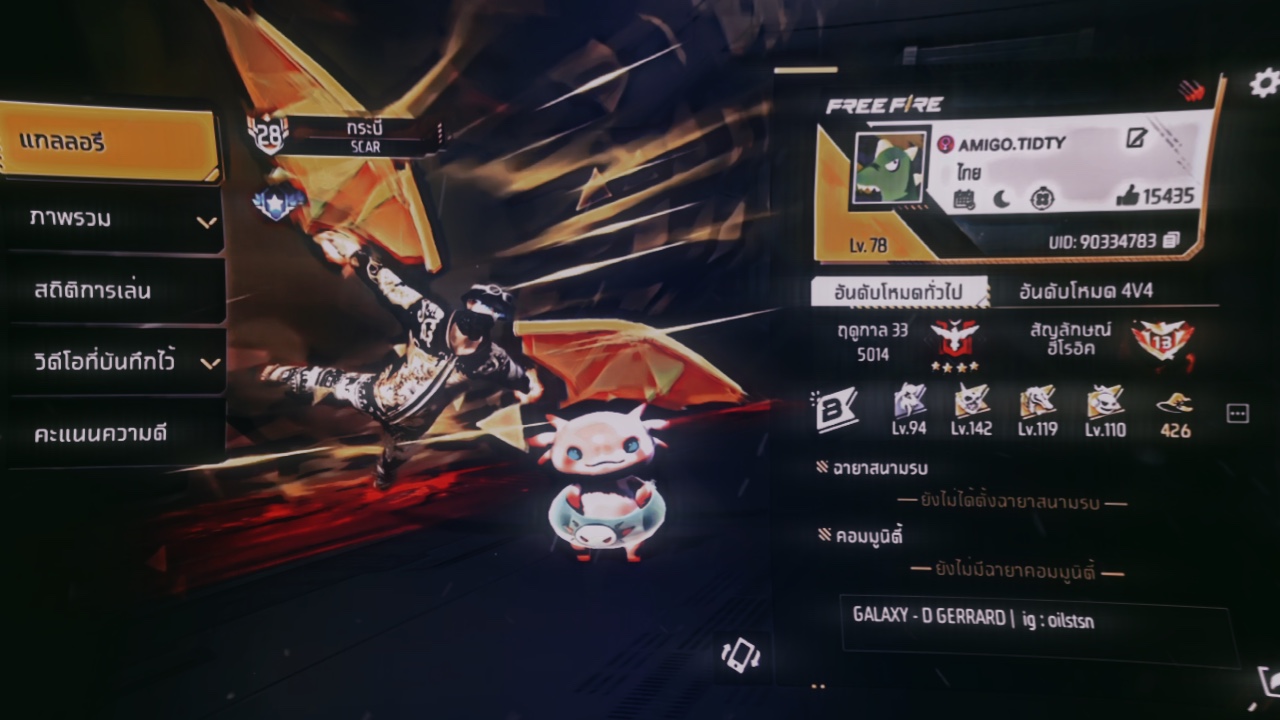Copy the UID using the copy icon

tap(1171, 241)
